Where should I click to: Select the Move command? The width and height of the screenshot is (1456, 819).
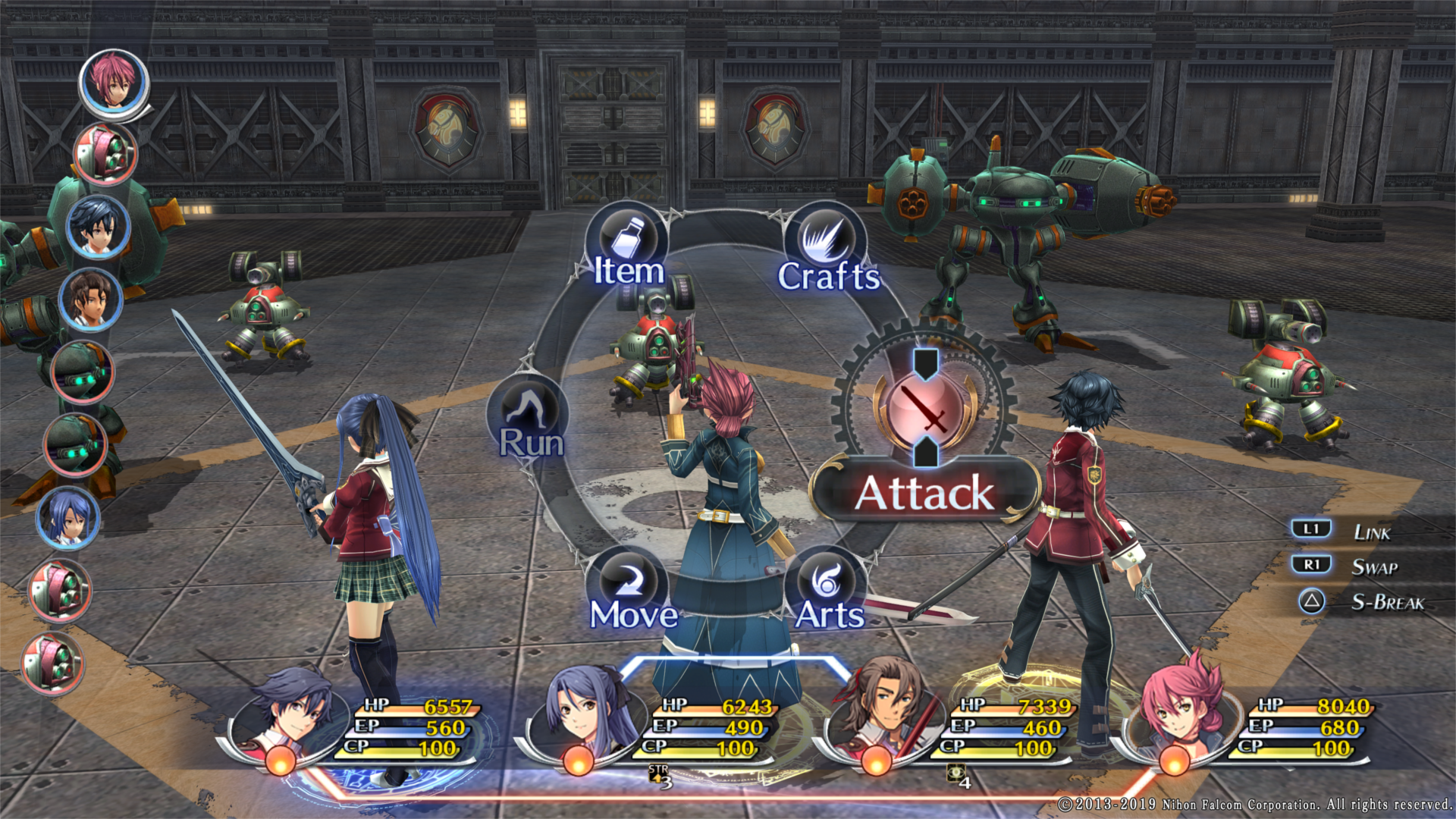coord(631,593)
